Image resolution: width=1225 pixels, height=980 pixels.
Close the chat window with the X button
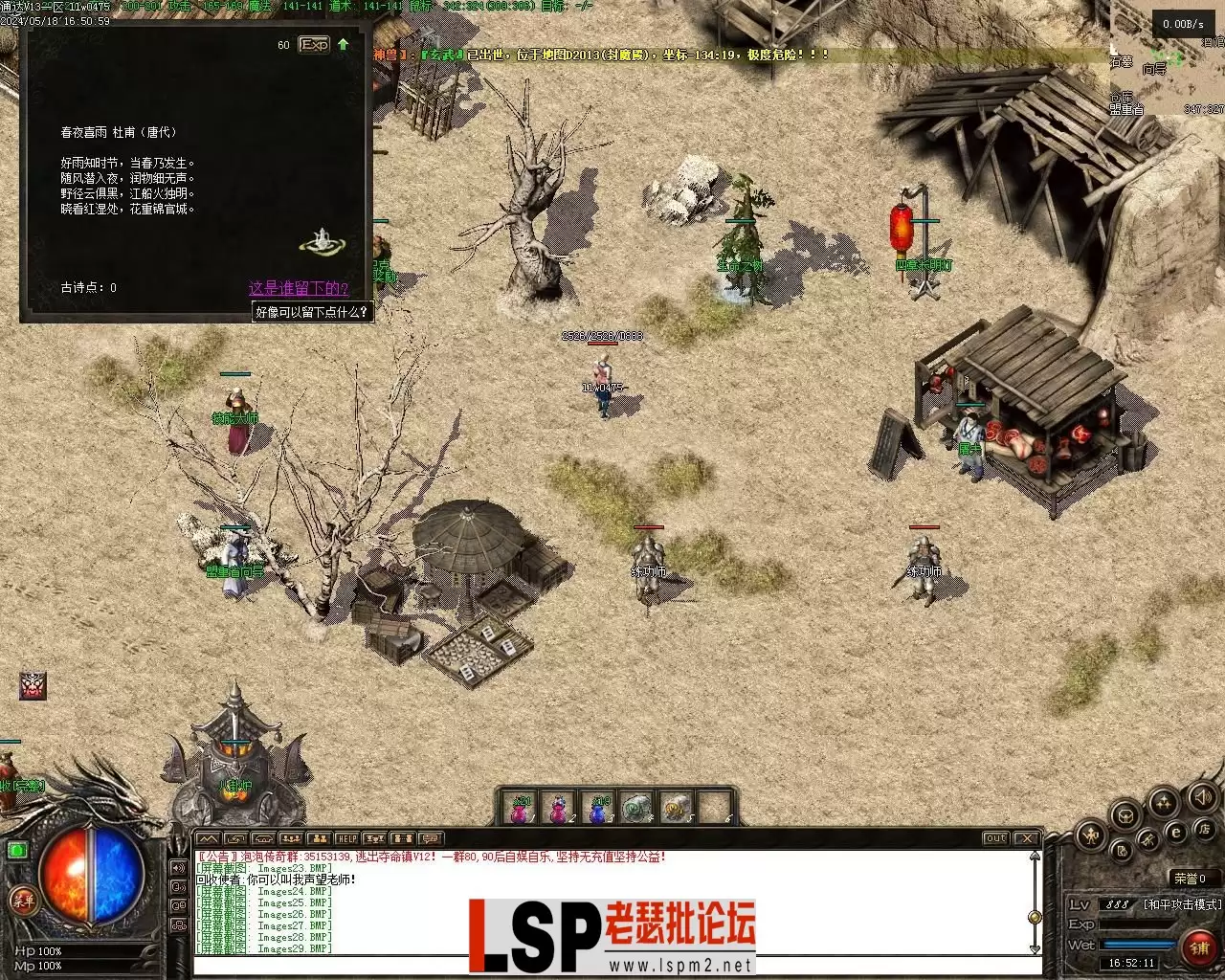[1026, 839]
